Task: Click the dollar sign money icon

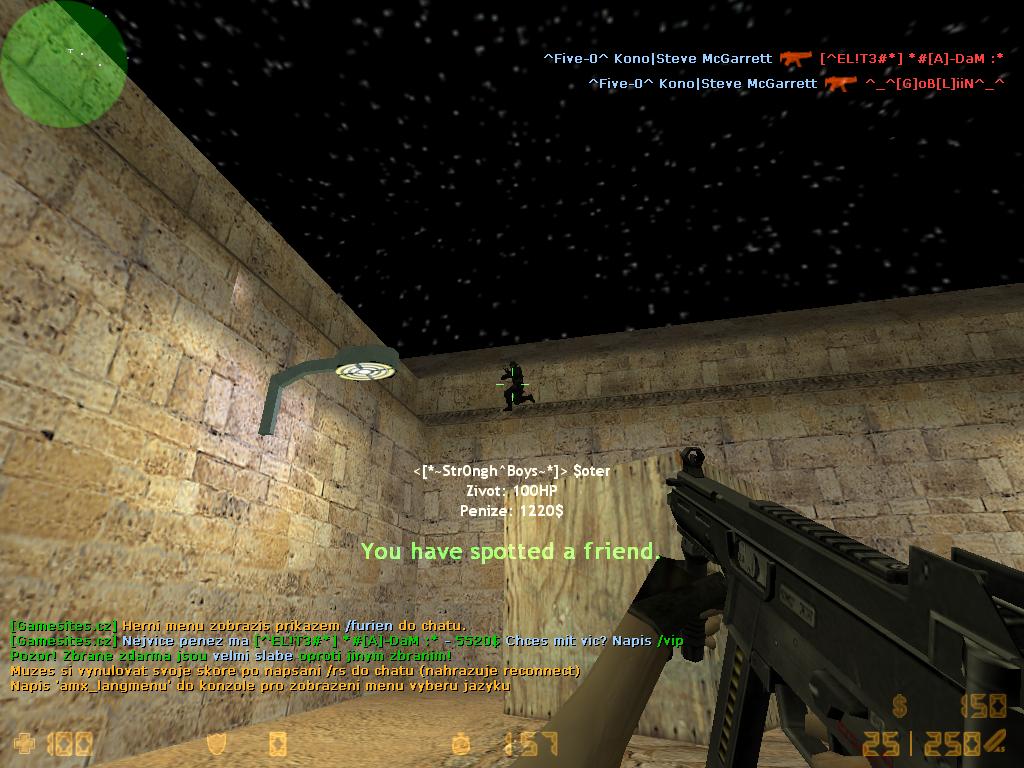Action: pos(900,708)
